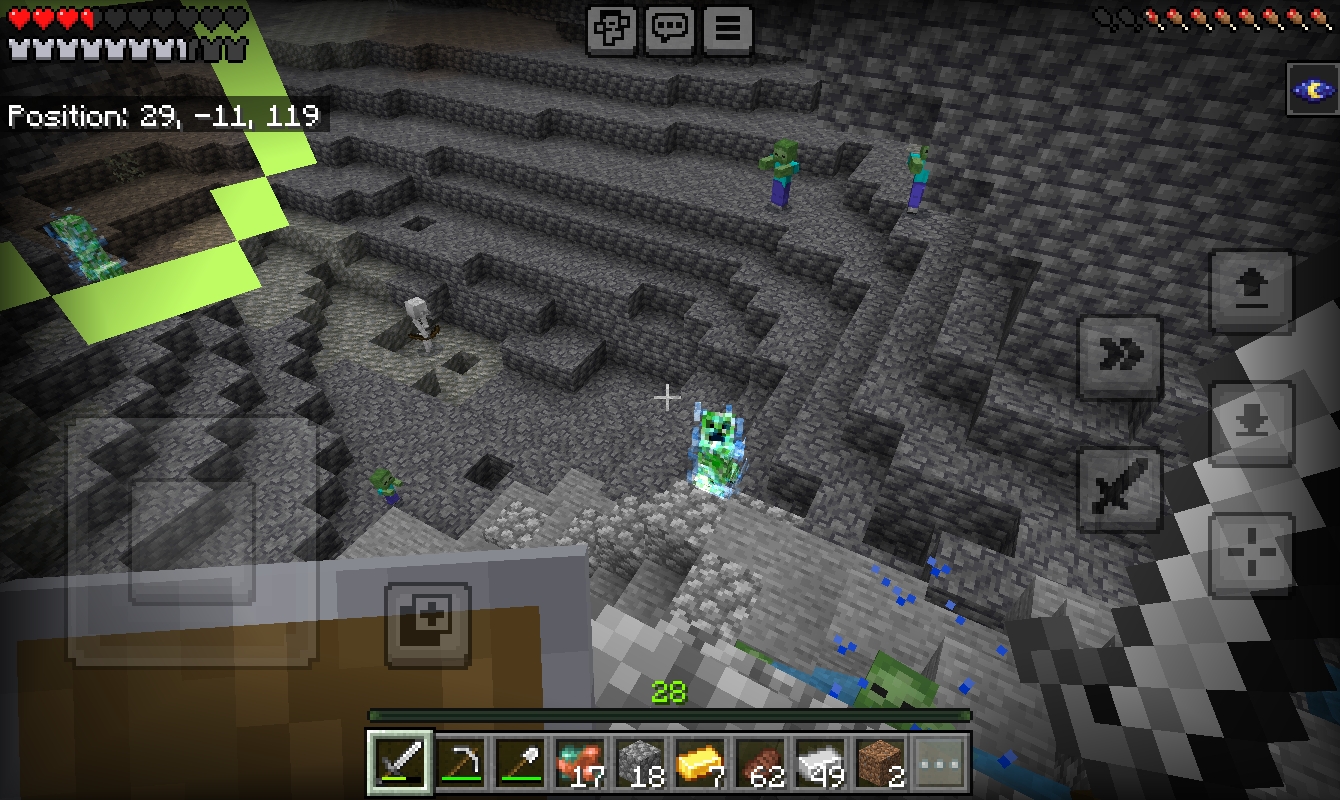Choose the raw copper stack of 17
Image resolution: width=1340 pixels, height=800 pixels.
(x=581, y=763)
